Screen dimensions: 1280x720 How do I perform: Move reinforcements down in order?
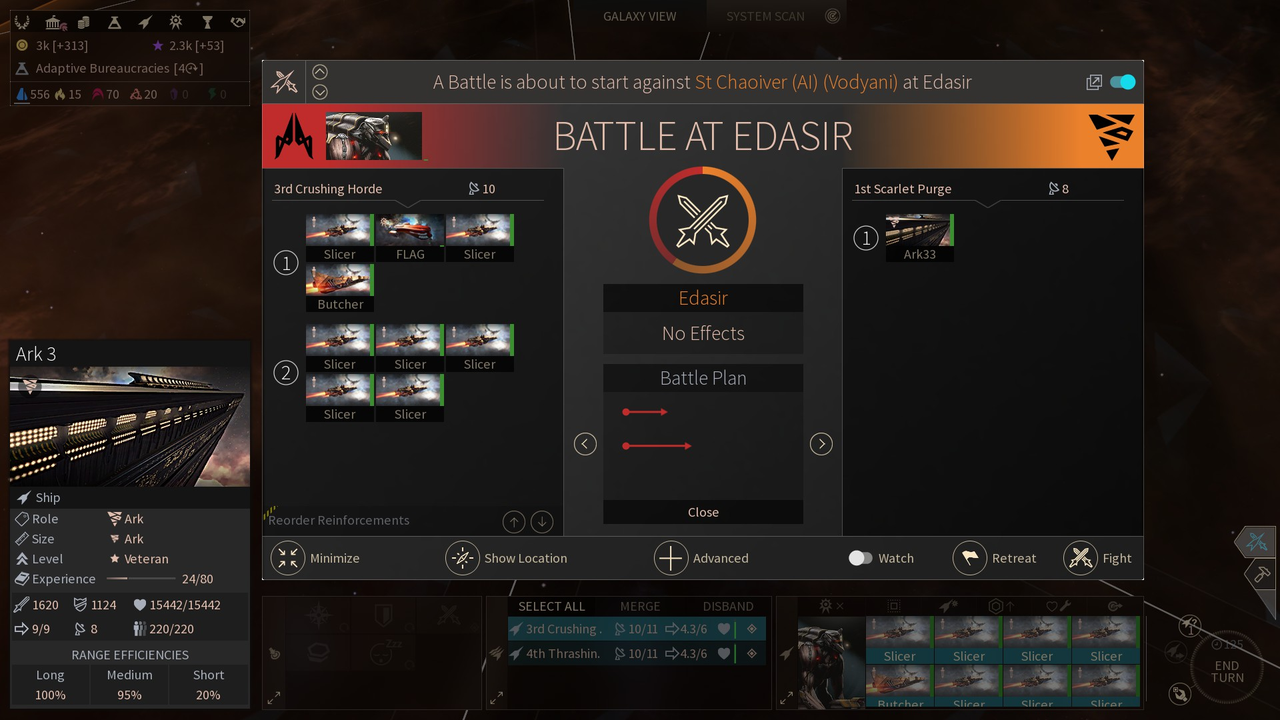pos(542,521)
